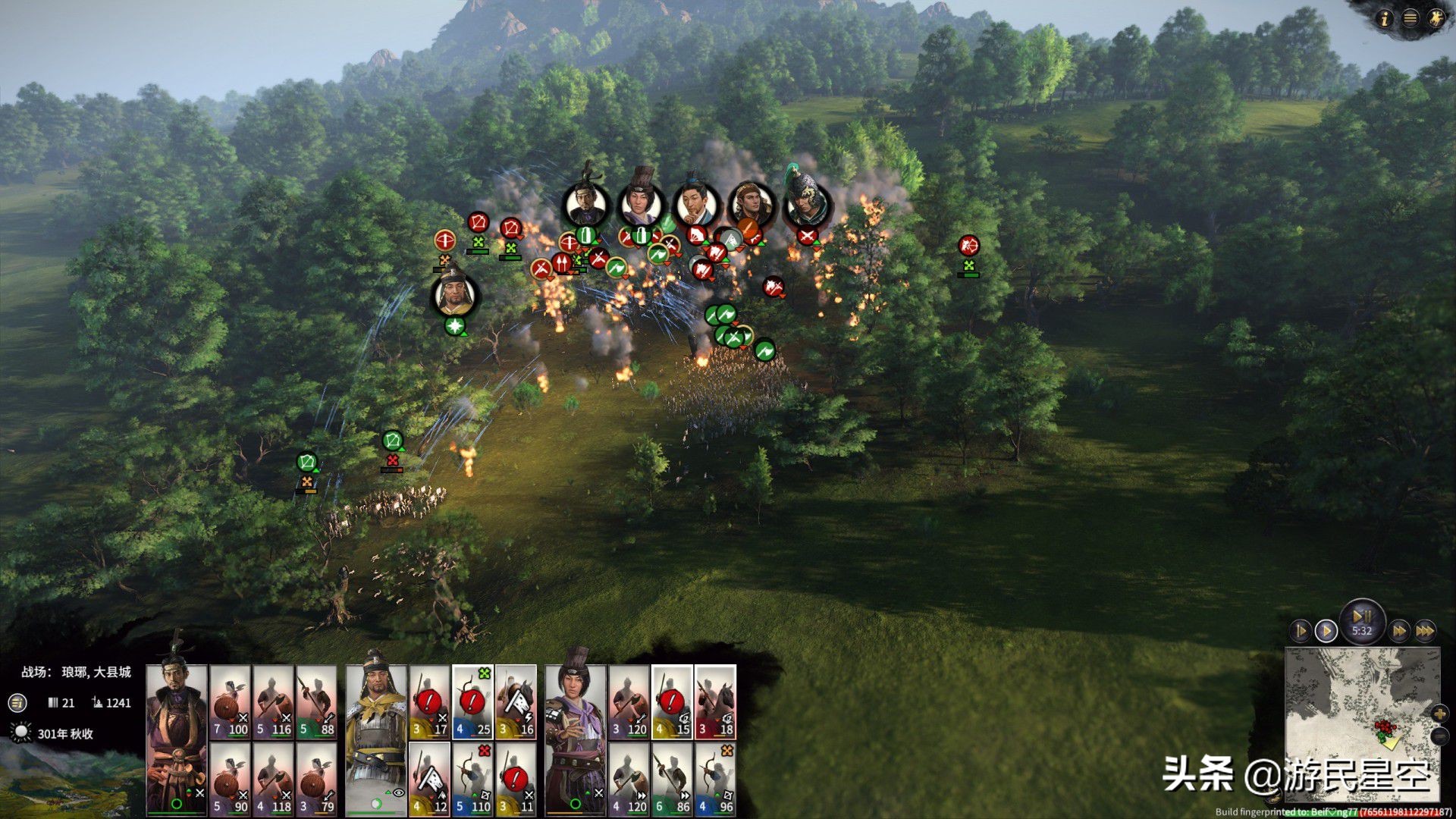This screenshot has height=819, width=1456.
Task: Select the yellow-scarf armored general's card
Action: click(x=375, y=739)
